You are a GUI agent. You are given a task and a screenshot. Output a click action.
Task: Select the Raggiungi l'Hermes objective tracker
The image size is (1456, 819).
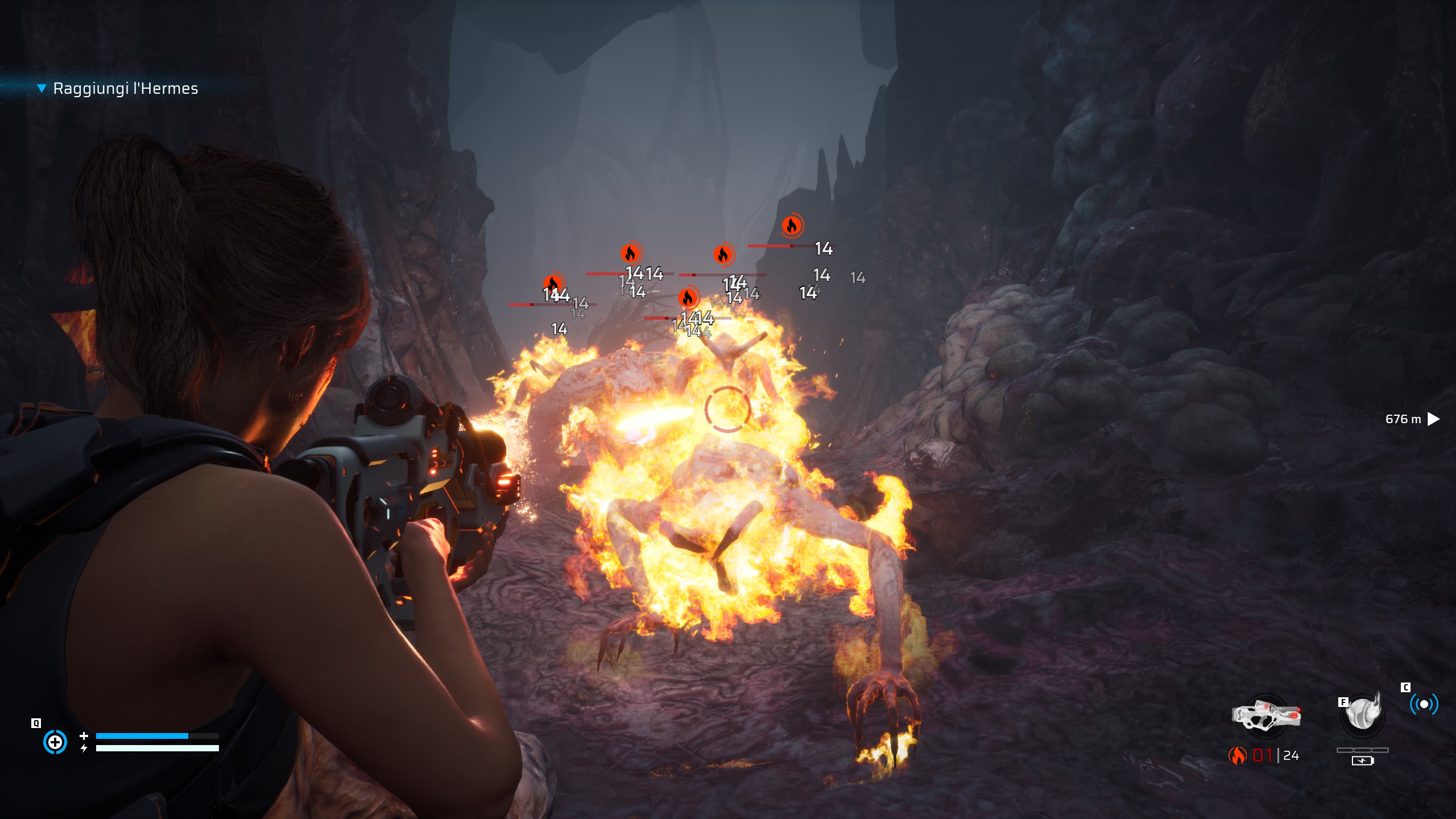[125, 89]
